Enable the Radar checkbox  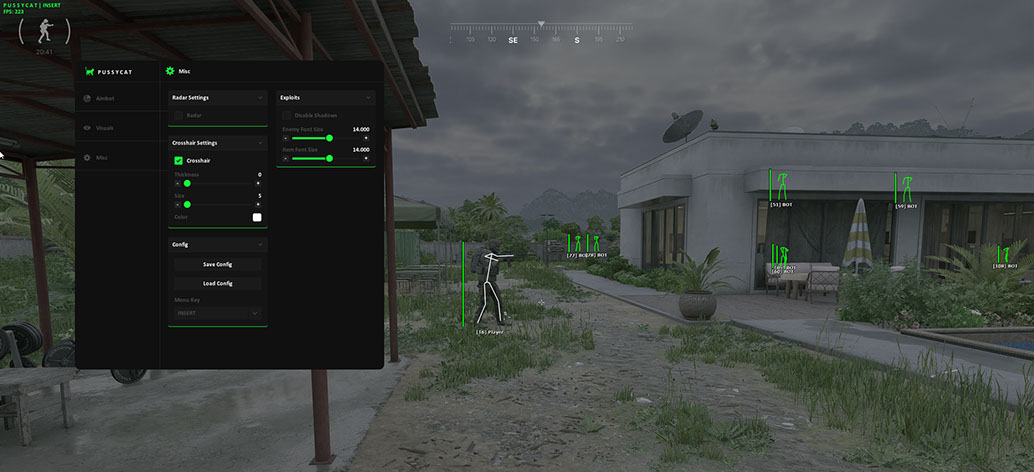178,116
